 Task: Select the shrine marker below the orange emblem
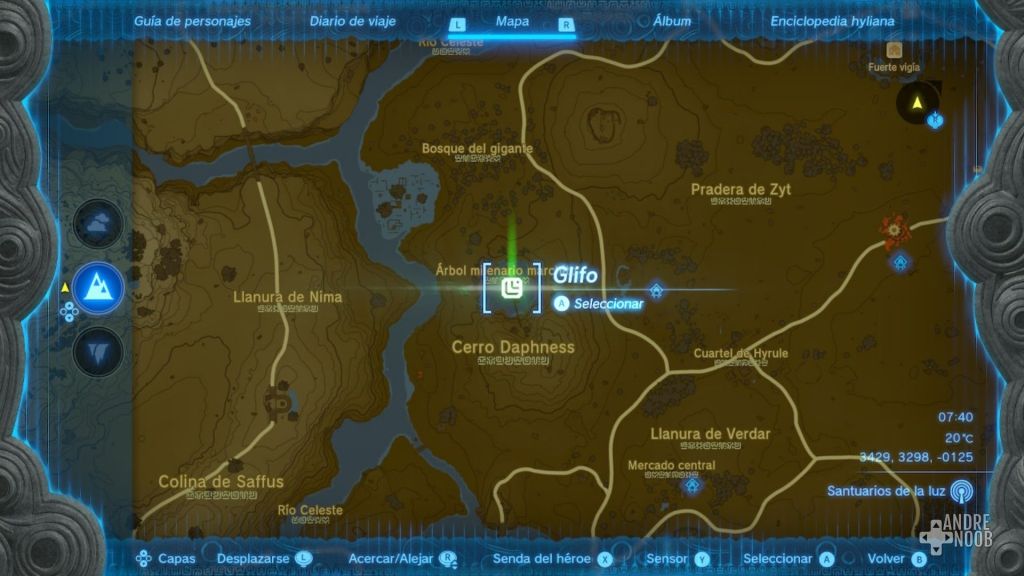(901, 263)
